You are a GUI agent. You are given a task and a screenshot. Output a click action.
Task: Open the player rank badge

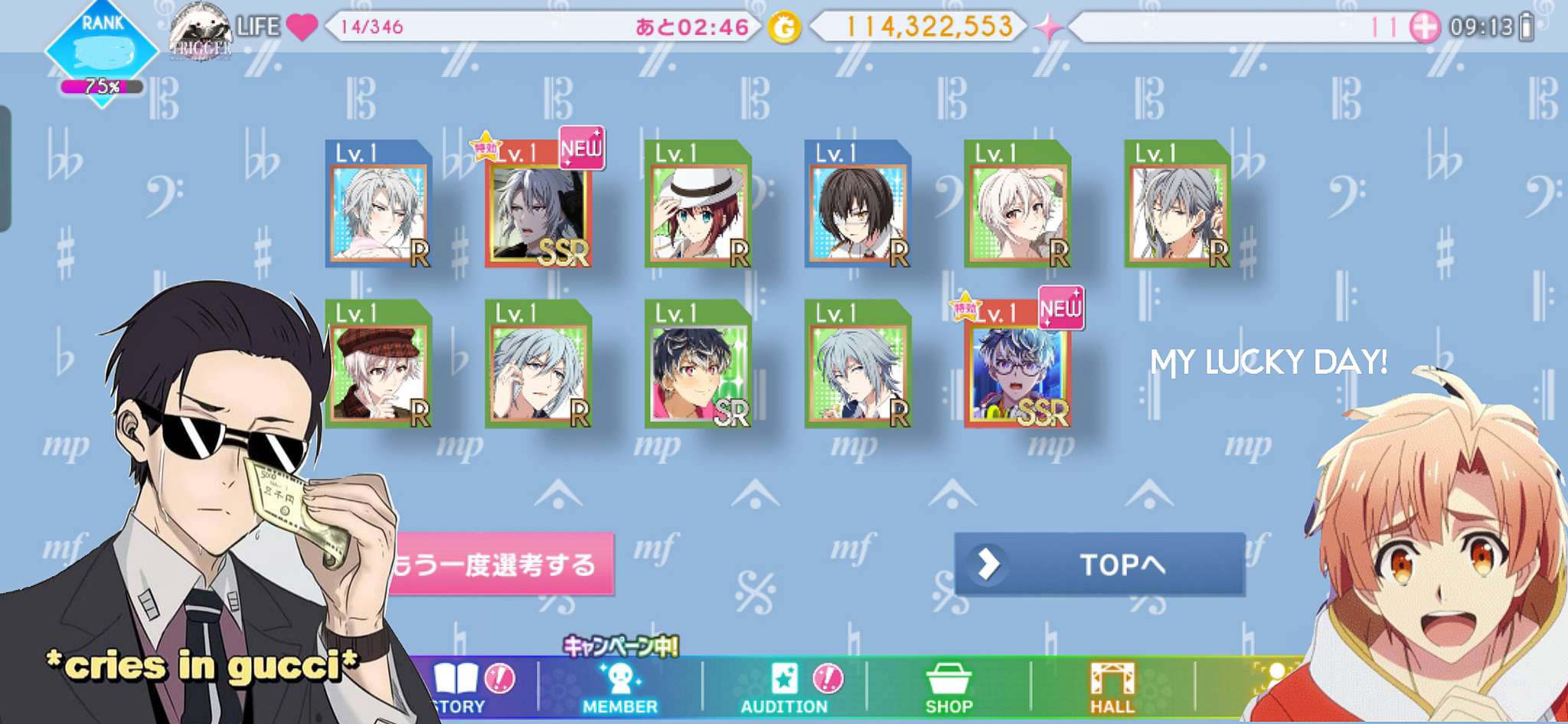(103, 52)
